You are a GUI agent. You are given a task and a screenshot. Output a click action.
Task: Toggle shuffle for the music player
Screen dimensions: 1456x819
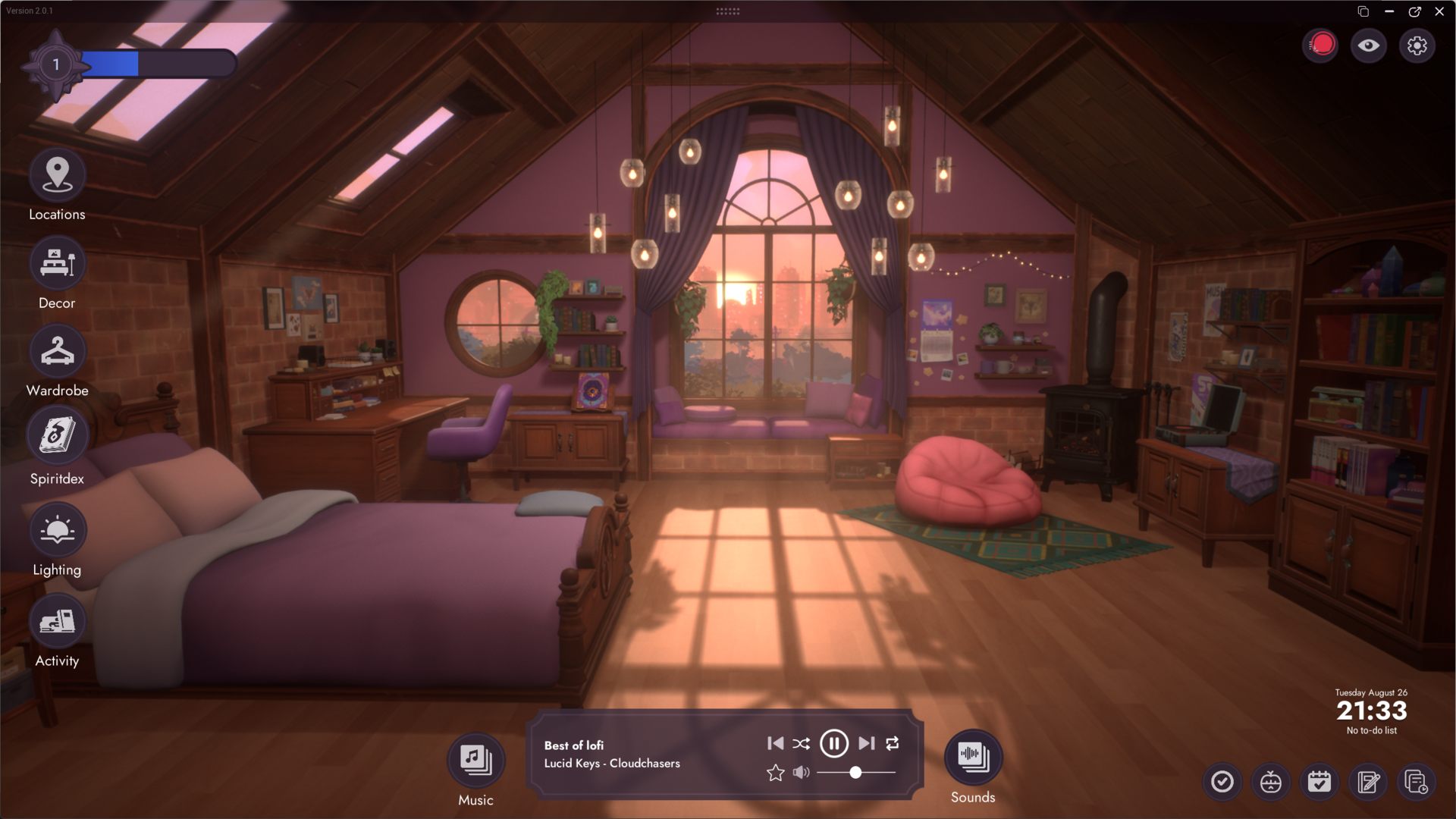click(801, 743)
